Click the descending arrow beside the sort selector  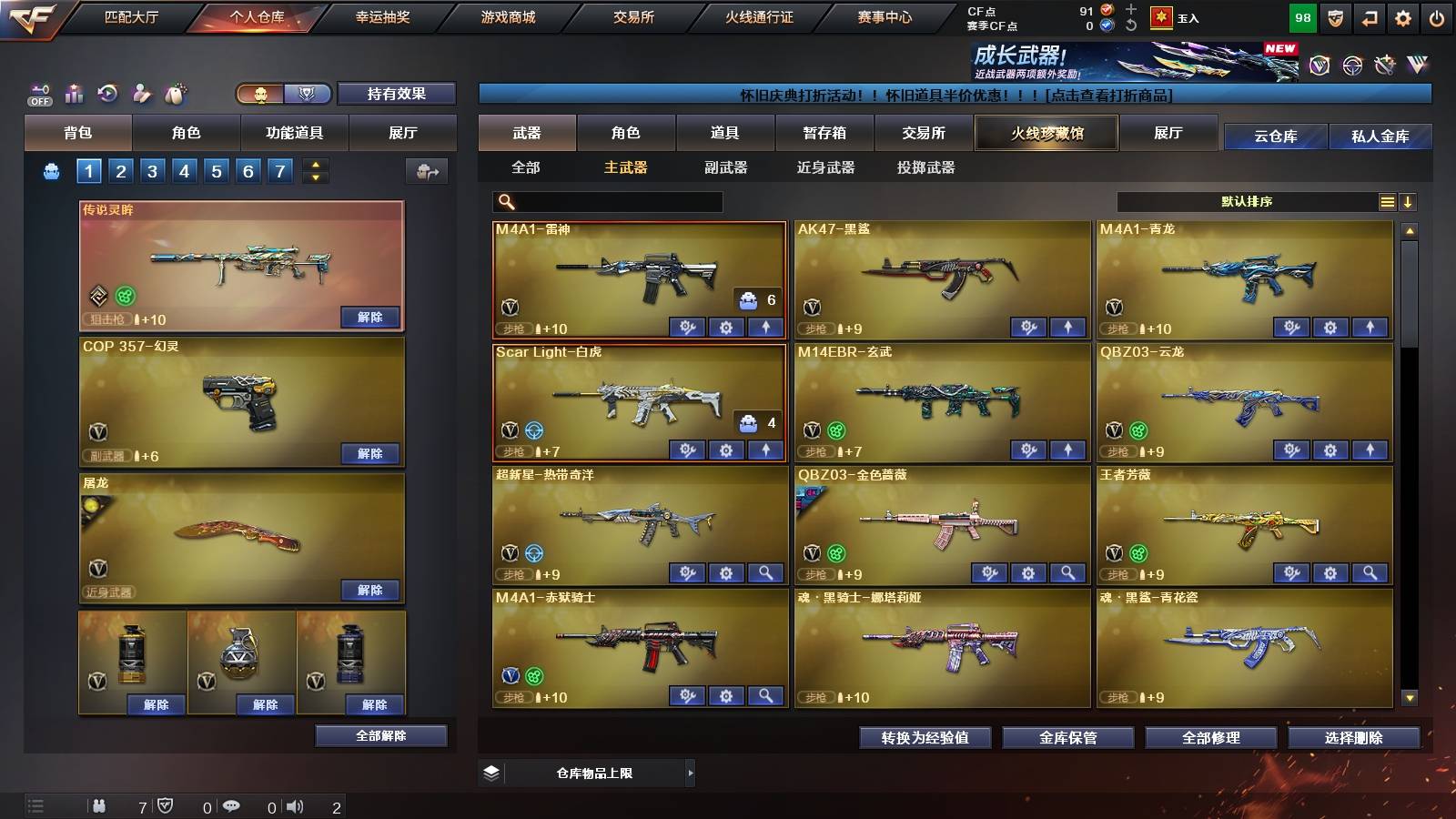(x=1408, y=202)
